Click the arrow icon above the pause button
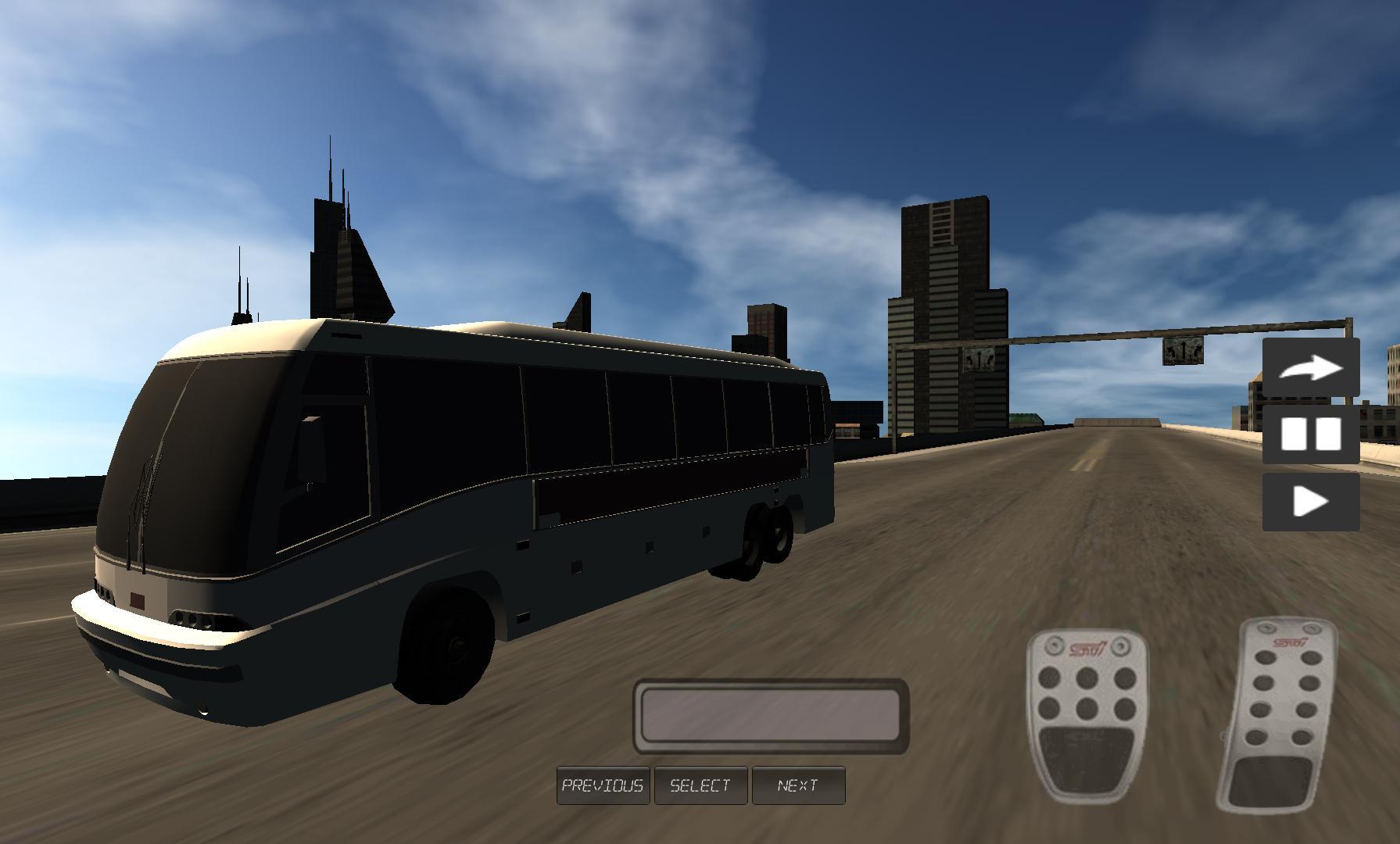The height and width of the screenshot is (844, 1400). point(1311,368)
